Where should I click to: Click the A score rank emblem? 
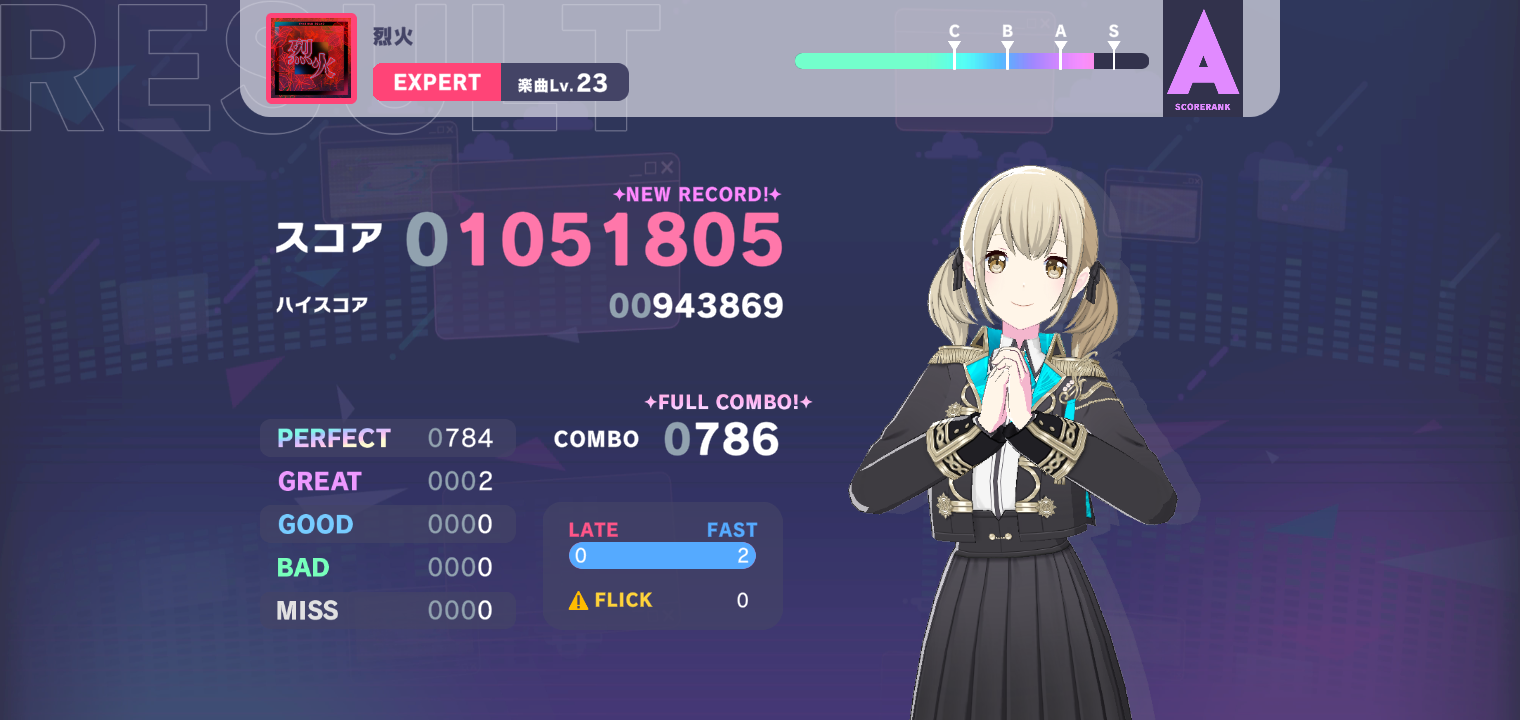[x=1202, y=58]
